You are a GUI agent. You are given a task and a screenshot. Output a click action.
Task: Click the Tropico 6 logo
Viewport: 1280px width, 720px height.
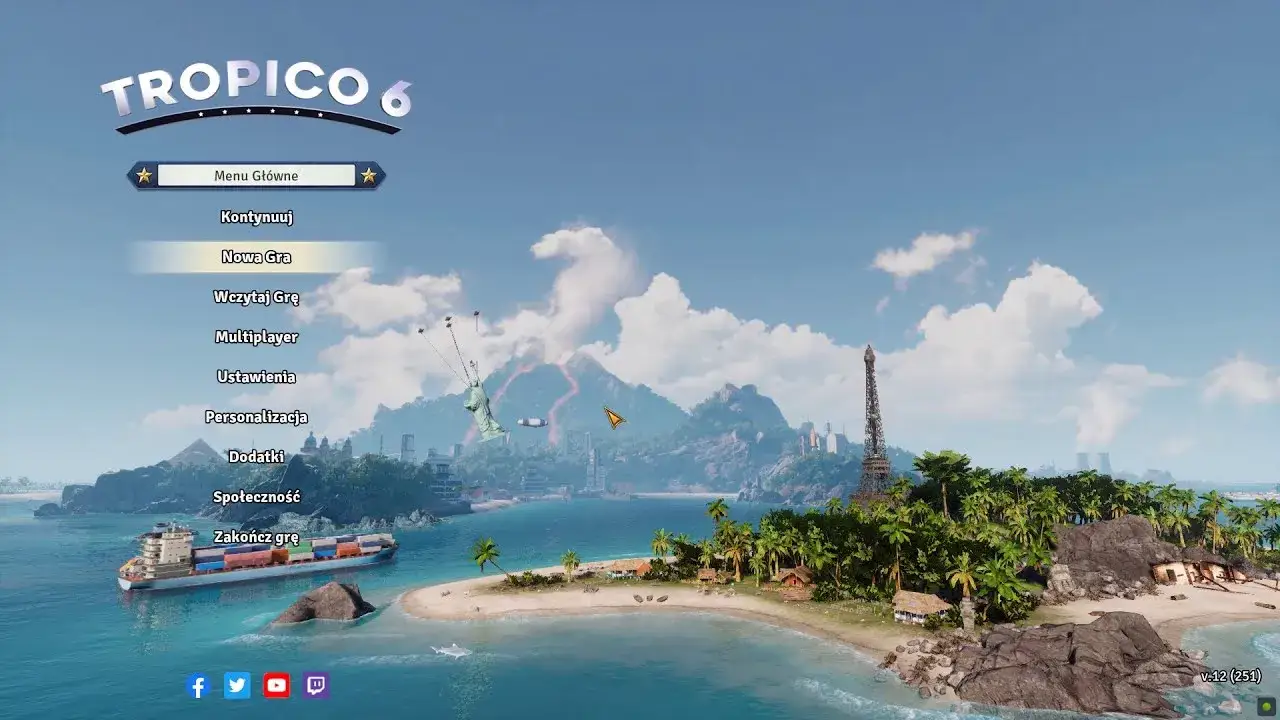tap(260, 92)
